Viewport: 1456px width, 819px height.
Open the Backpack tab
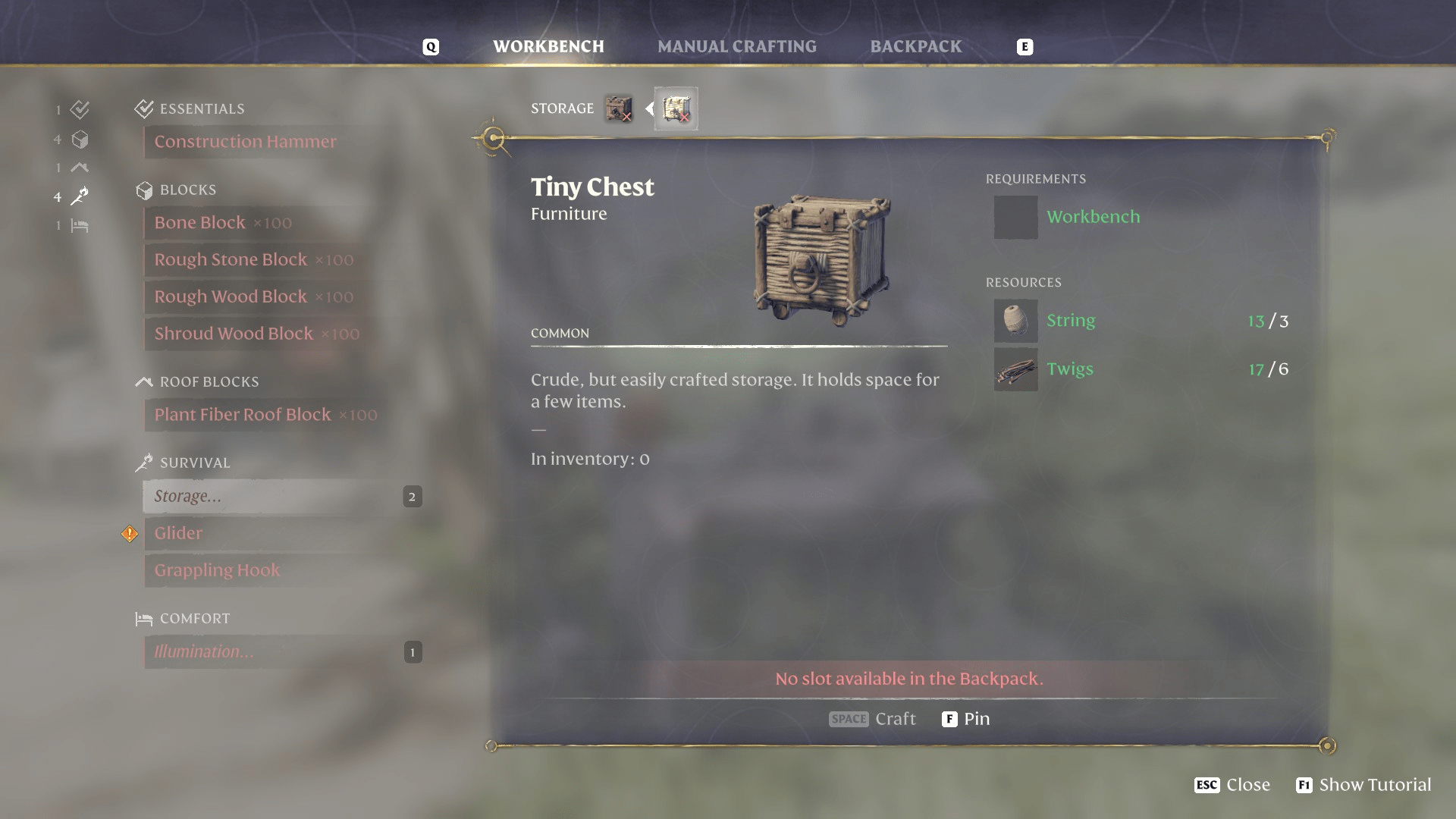pyautogui.click(x=915, y=46)
